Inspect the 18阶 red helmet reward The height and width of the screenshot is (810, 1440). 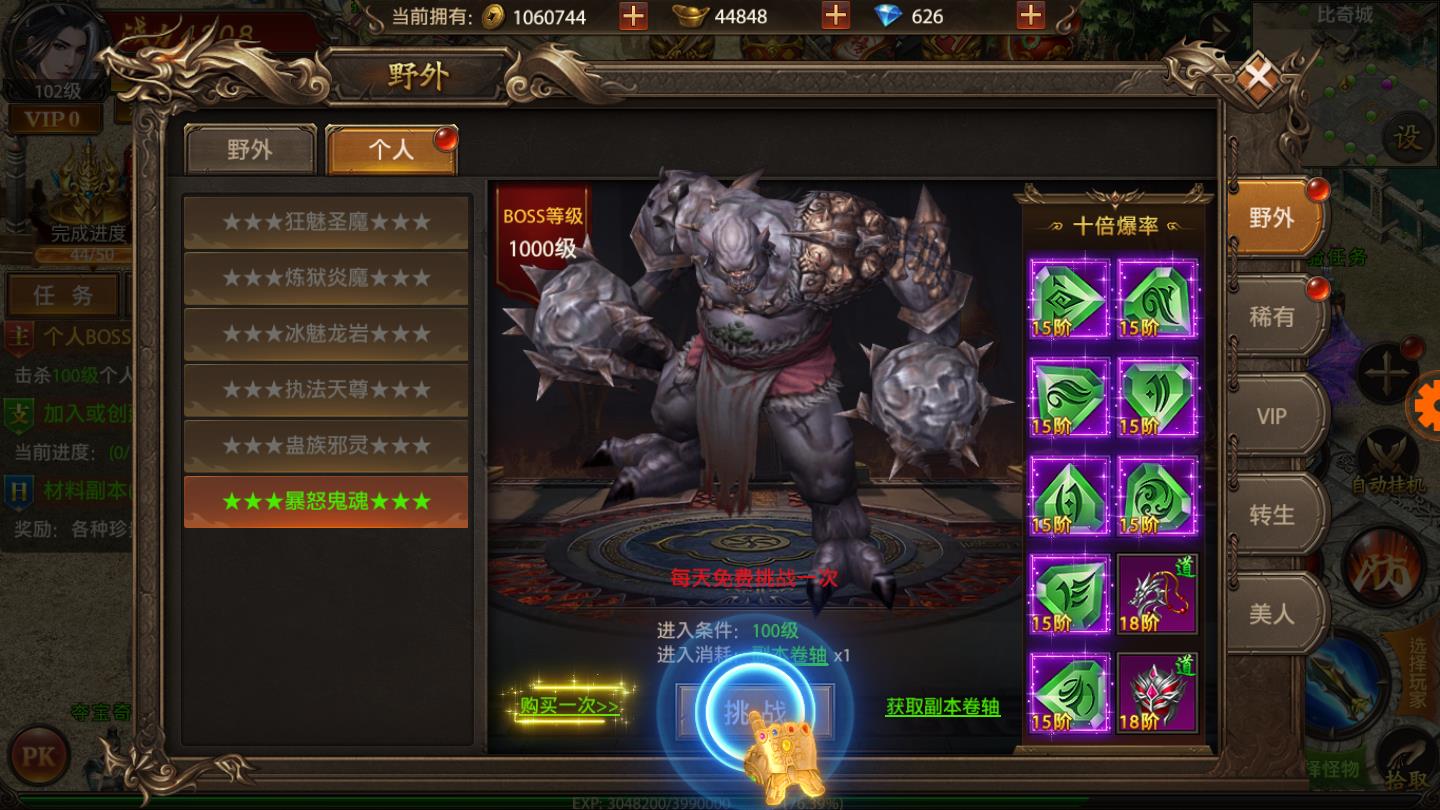tap(1157, 693)
